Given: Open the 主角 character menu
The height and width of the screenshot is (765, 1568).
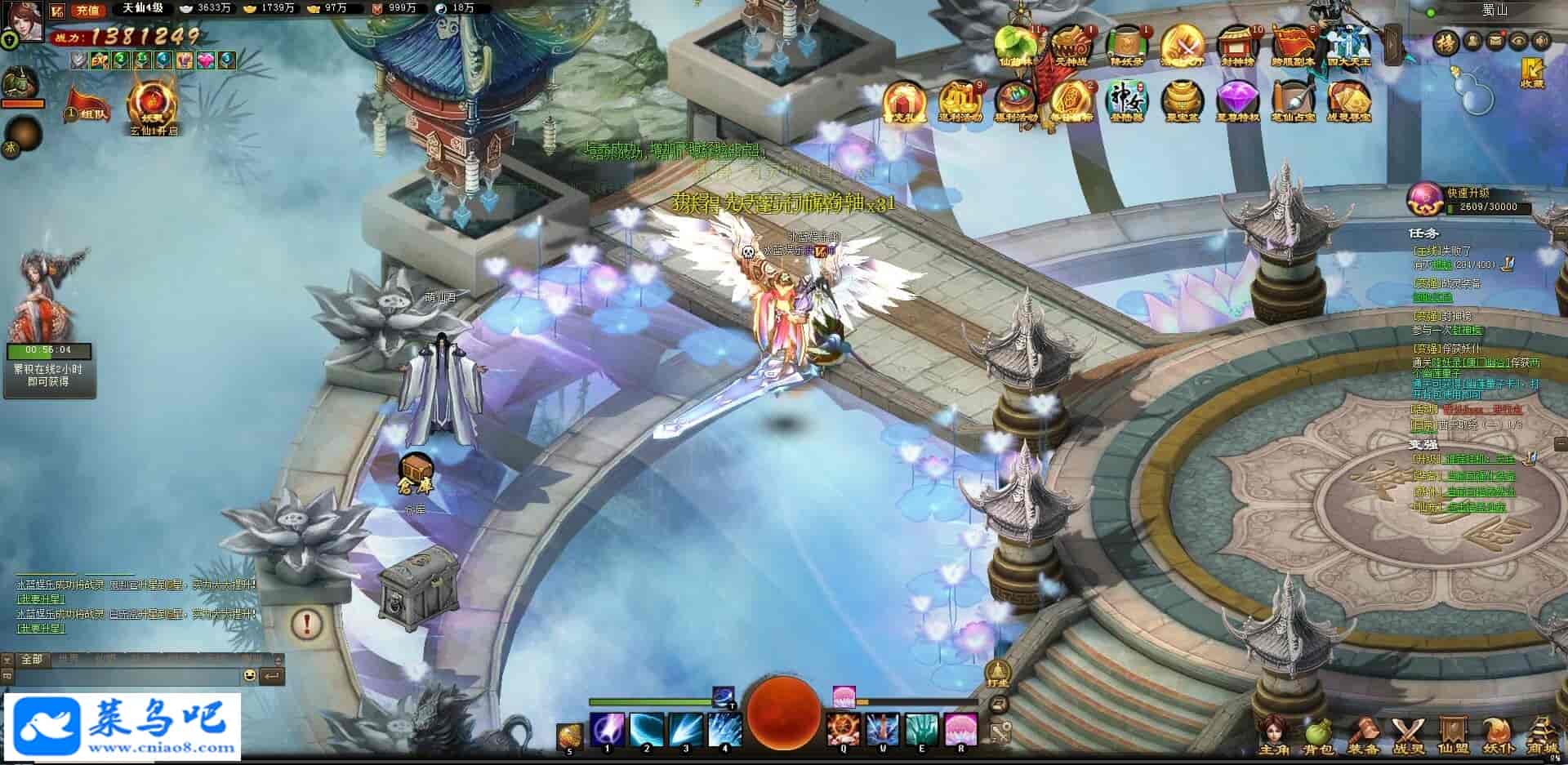Looking at the screenshot, I should coord(1273,735).
